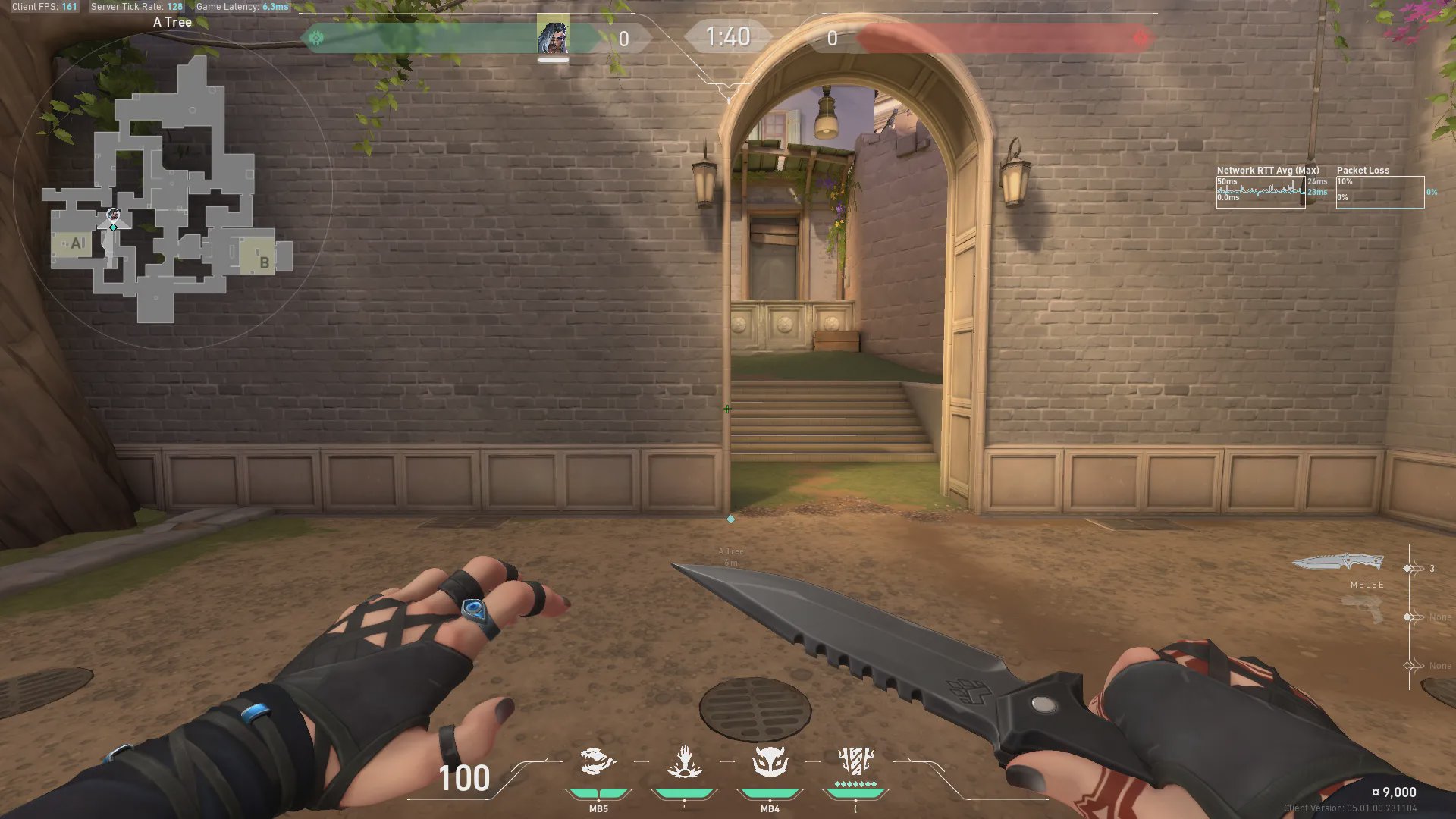The image size is (1456, 819).
Task: Activate the Prowler ability with jaws icon
Action: 598,761
